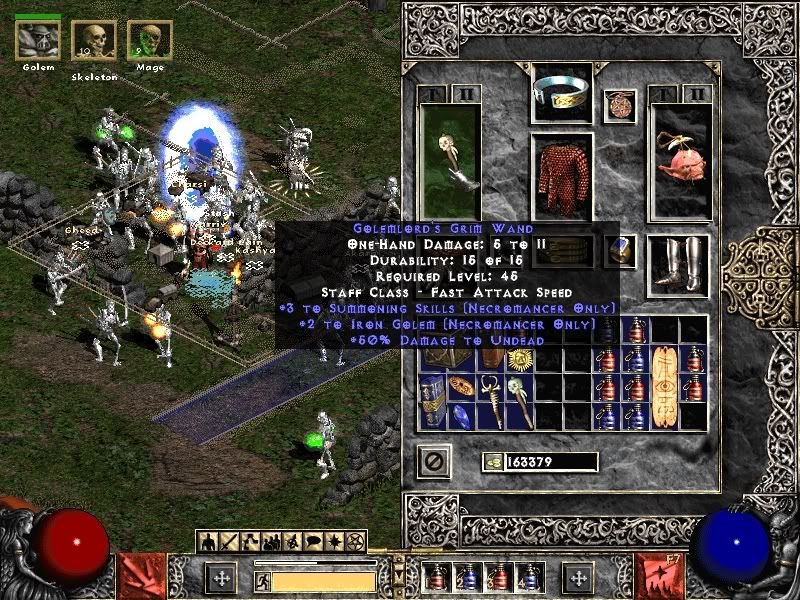Toggle the run/walk button
Screen dimensions: 800x600
(261, 580)
